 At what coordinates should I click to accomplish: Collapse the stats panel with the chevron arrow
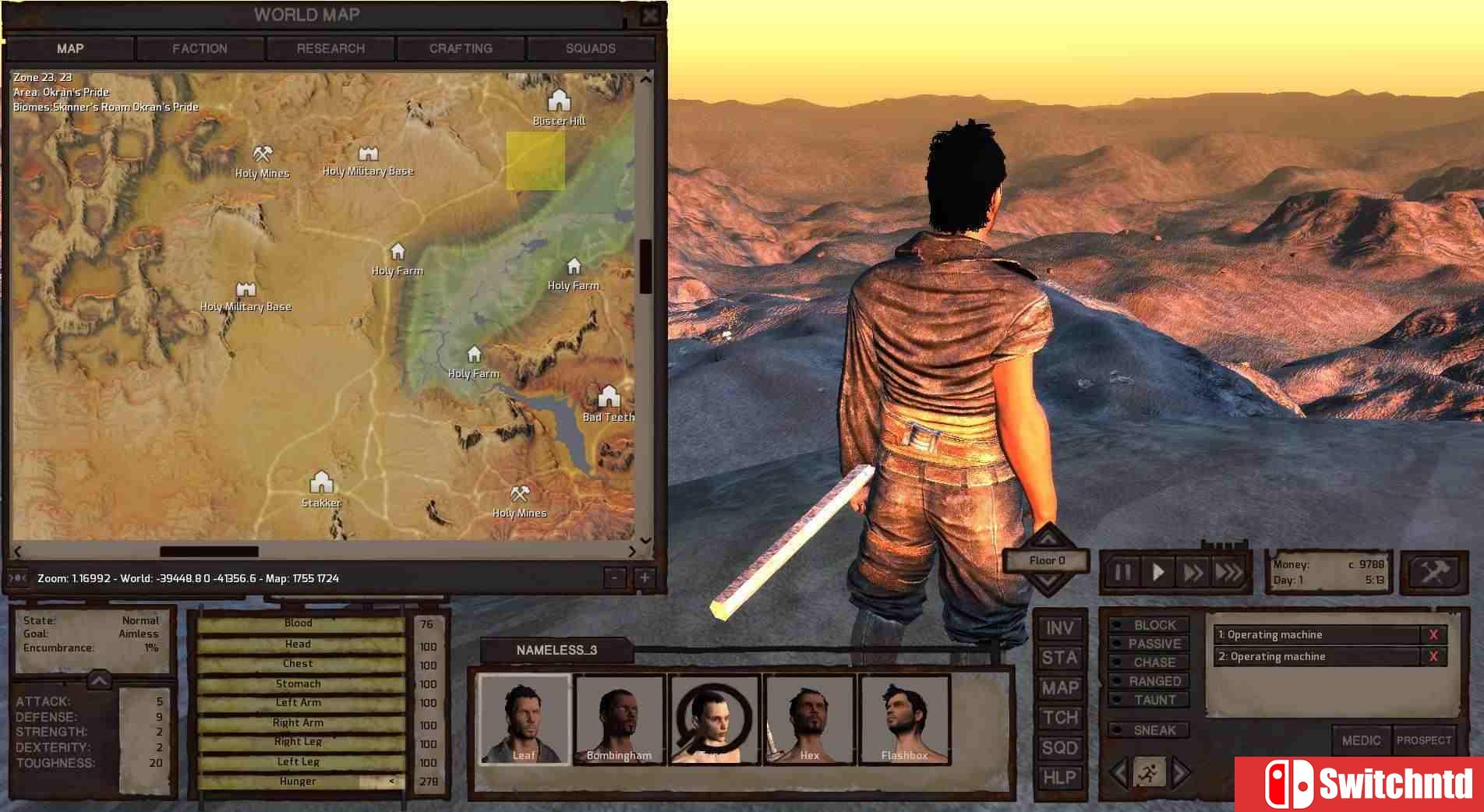point(99,679)
